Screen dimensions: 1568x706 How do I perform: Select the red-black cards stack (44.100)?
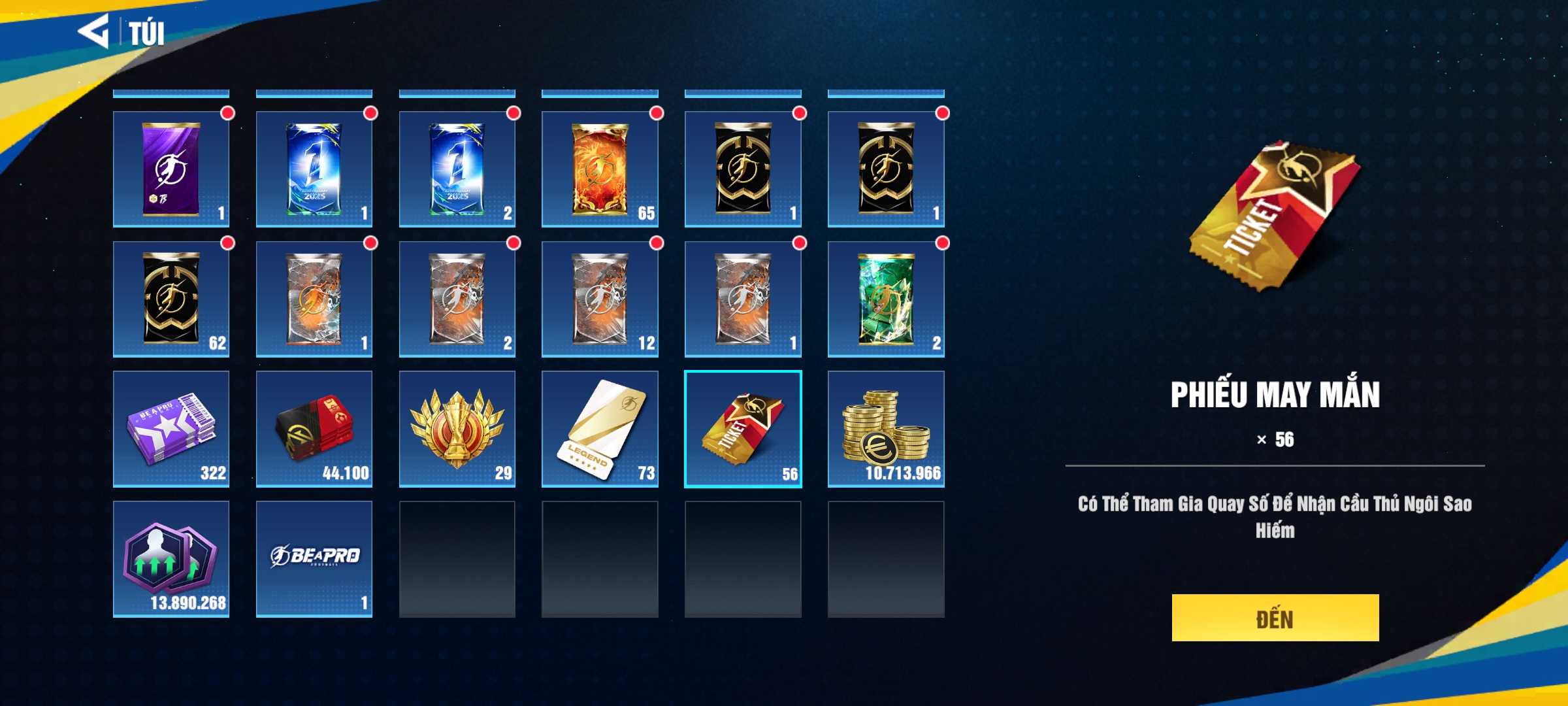coord(314,429)
